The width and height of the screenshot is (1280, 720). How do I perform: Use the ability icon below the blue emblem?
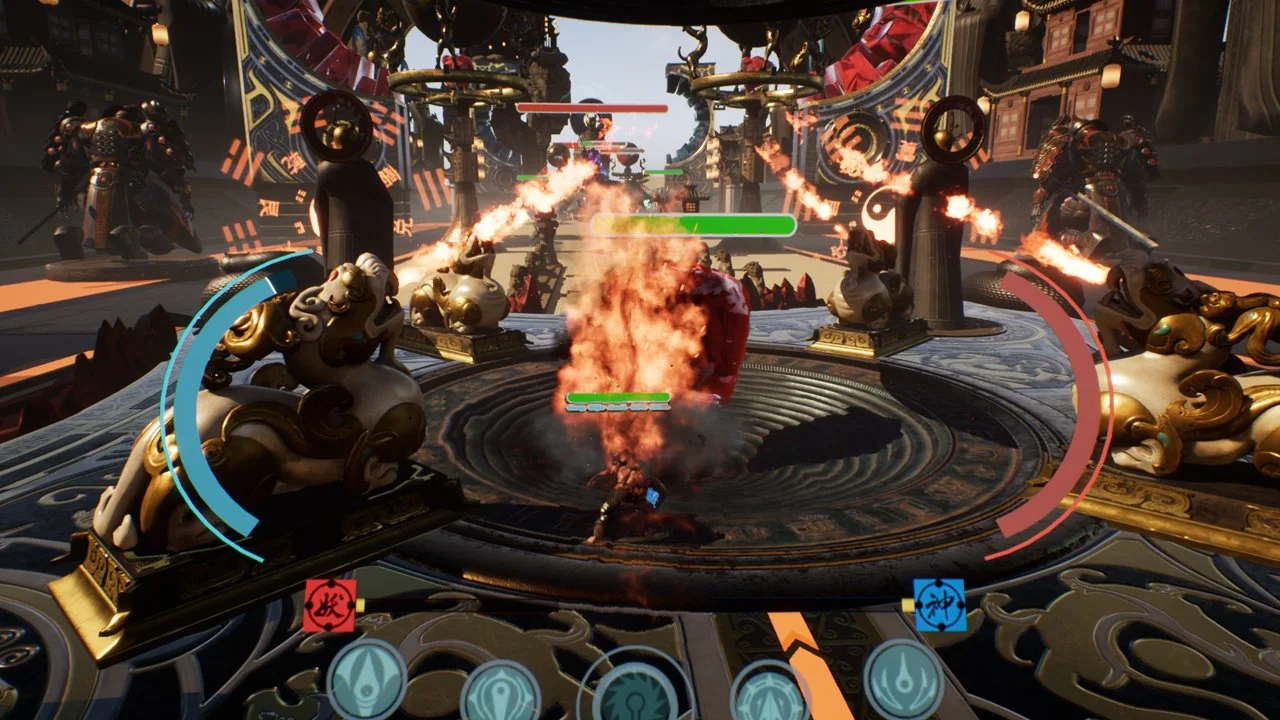point(904,678)
